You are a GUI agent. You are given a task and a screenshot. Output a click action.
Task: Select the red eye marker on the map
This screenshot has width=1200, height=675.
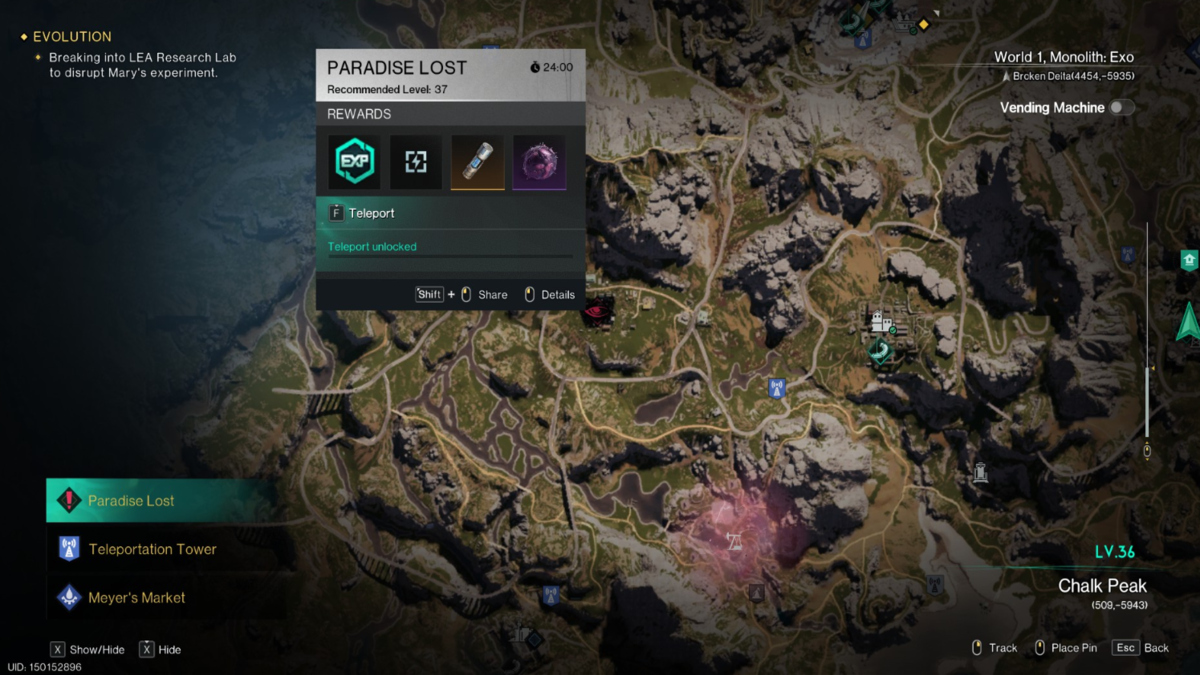click(599, 310)
